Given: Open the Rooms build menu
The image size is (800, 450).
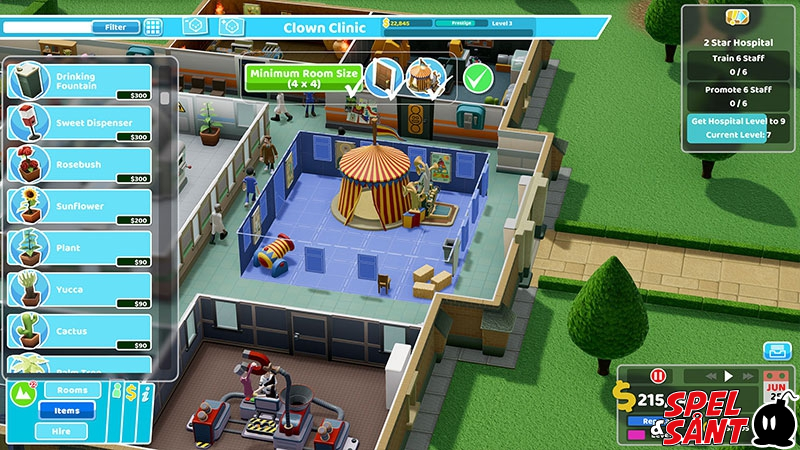Looking at the screenshot, I should point(72,390).
